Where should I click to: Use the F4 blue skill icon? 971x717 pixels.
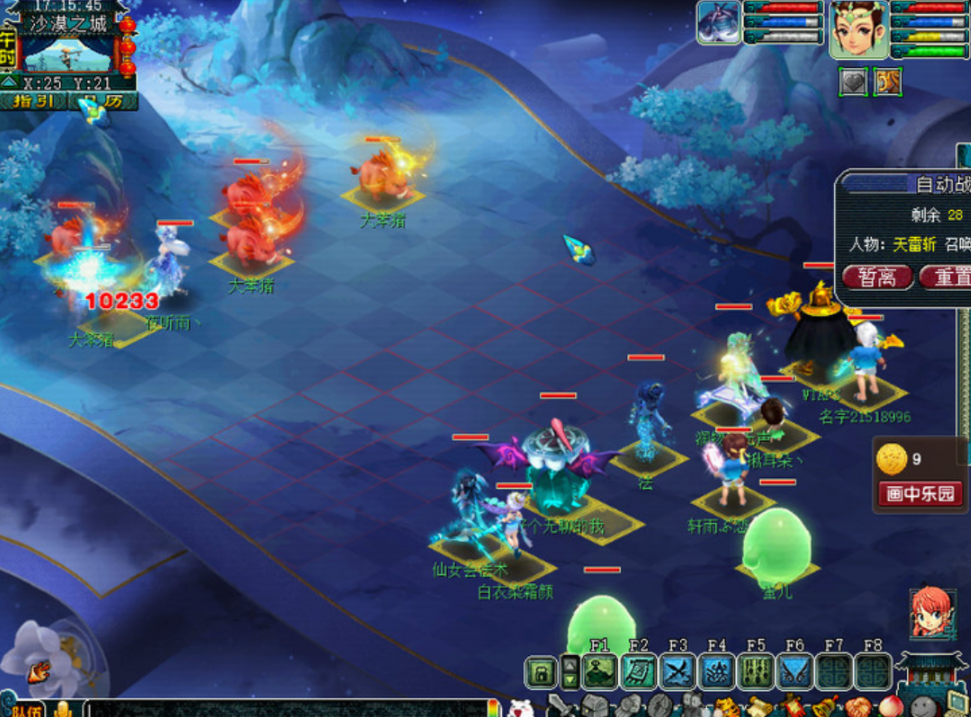pos(717,671)
